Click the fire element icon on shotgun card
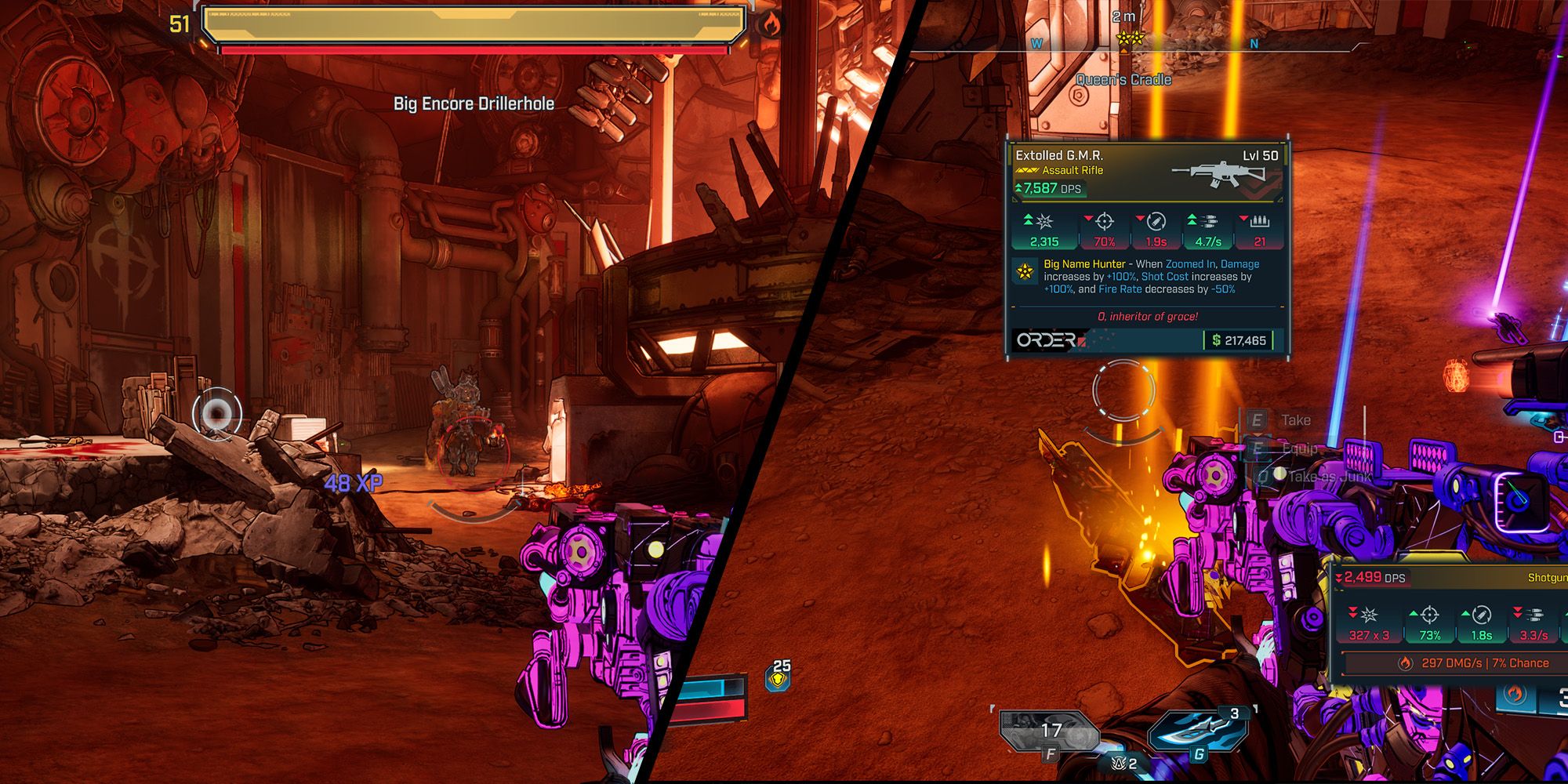The height and width of the screenshot is (784, 1568). coord(1405,663)
